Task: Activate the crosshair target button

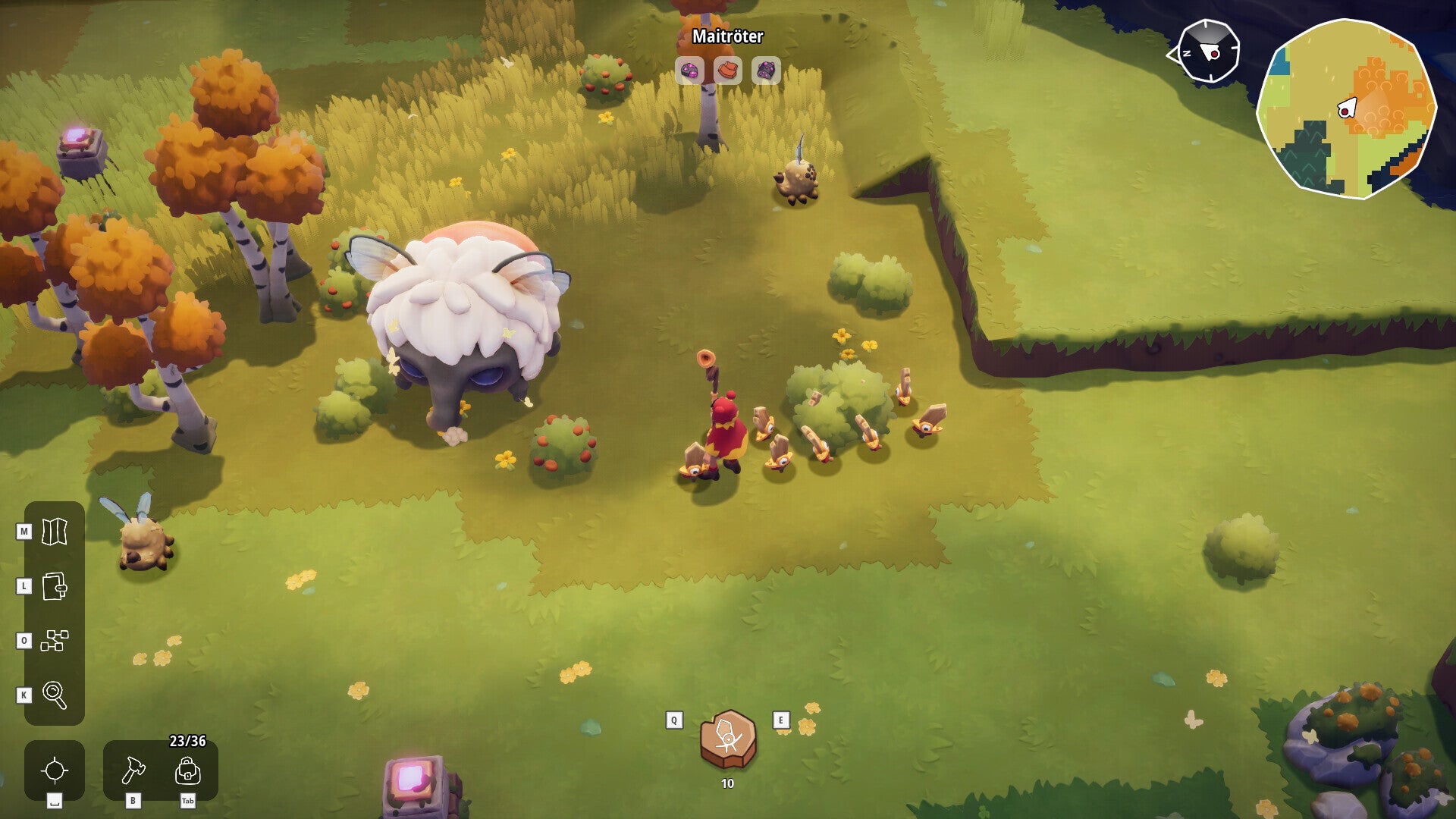Action: coord(55,770)
